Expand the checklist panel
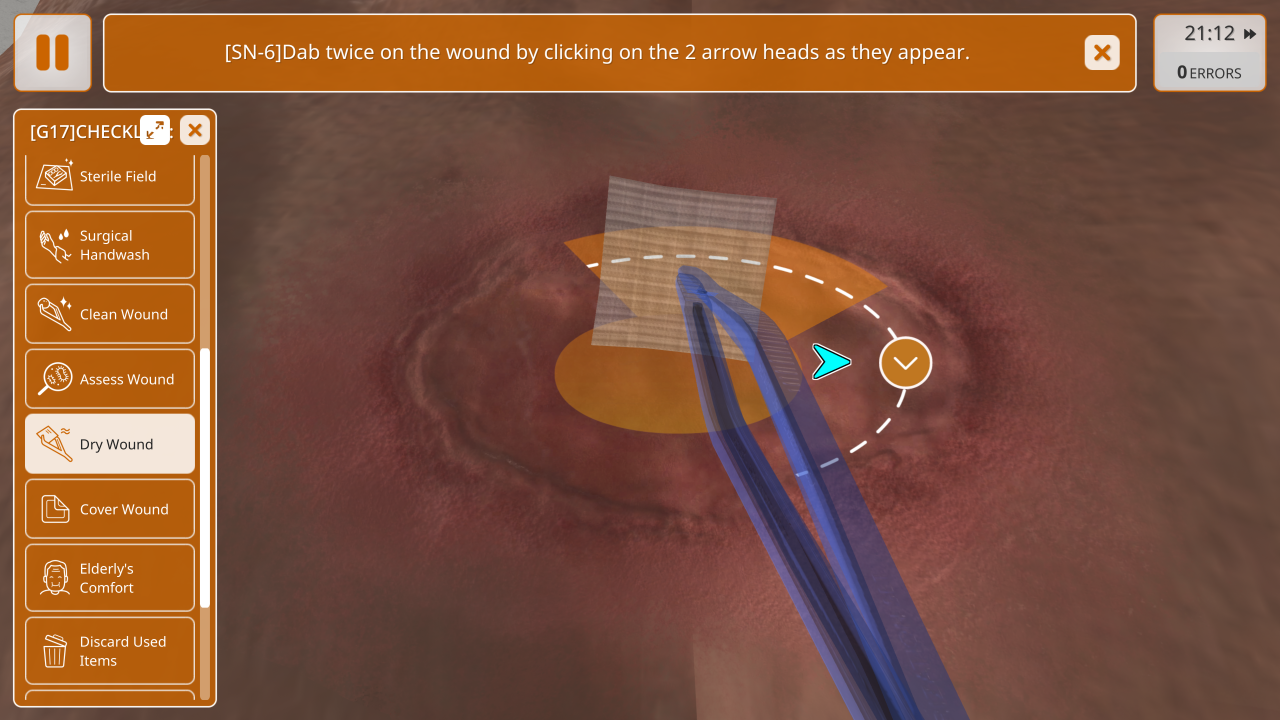This screenshot has height=720, width=1280. [155, 130]
